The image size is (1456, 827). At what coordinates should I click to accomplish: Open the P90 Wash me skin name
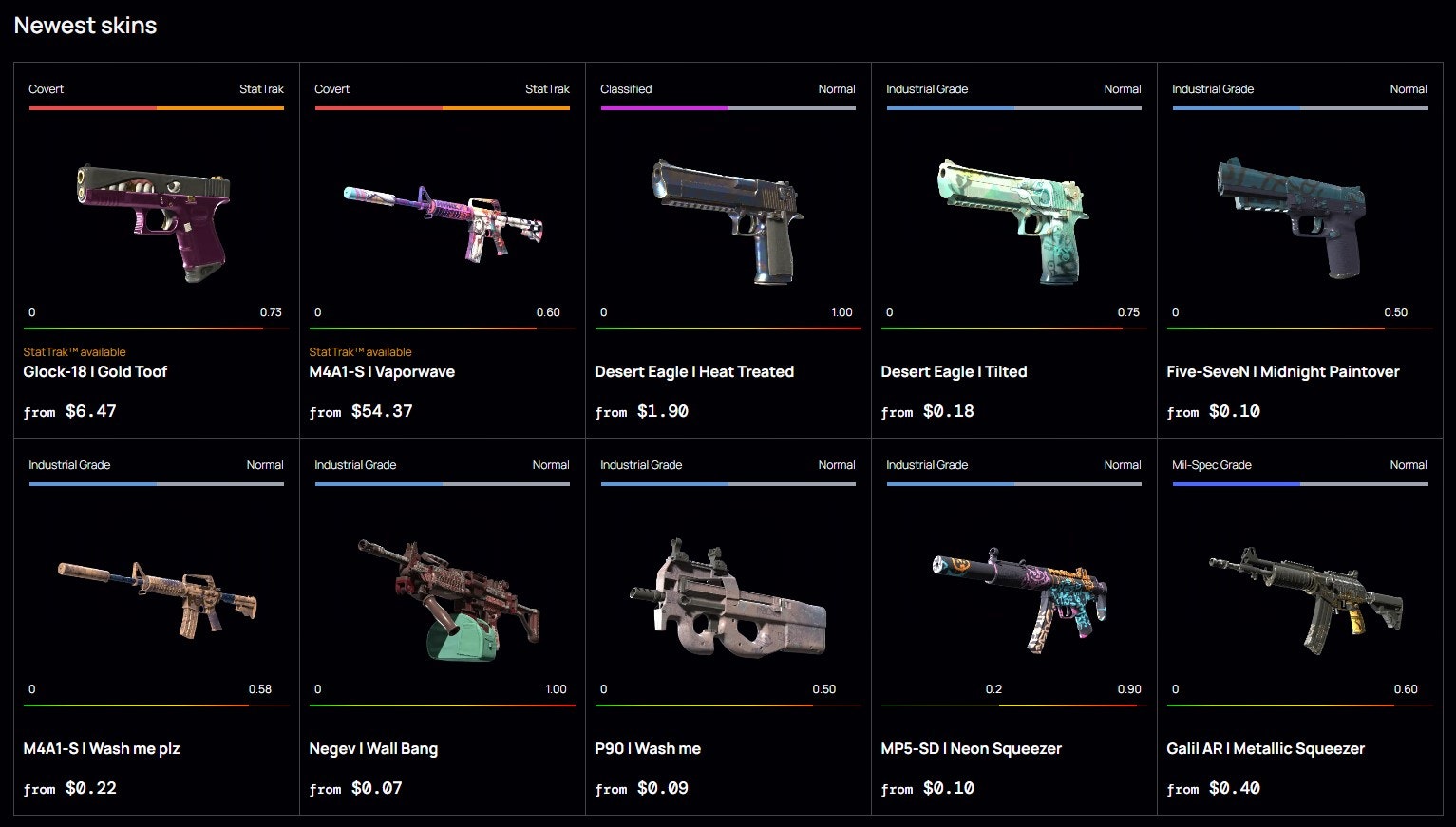pos(648,748)
